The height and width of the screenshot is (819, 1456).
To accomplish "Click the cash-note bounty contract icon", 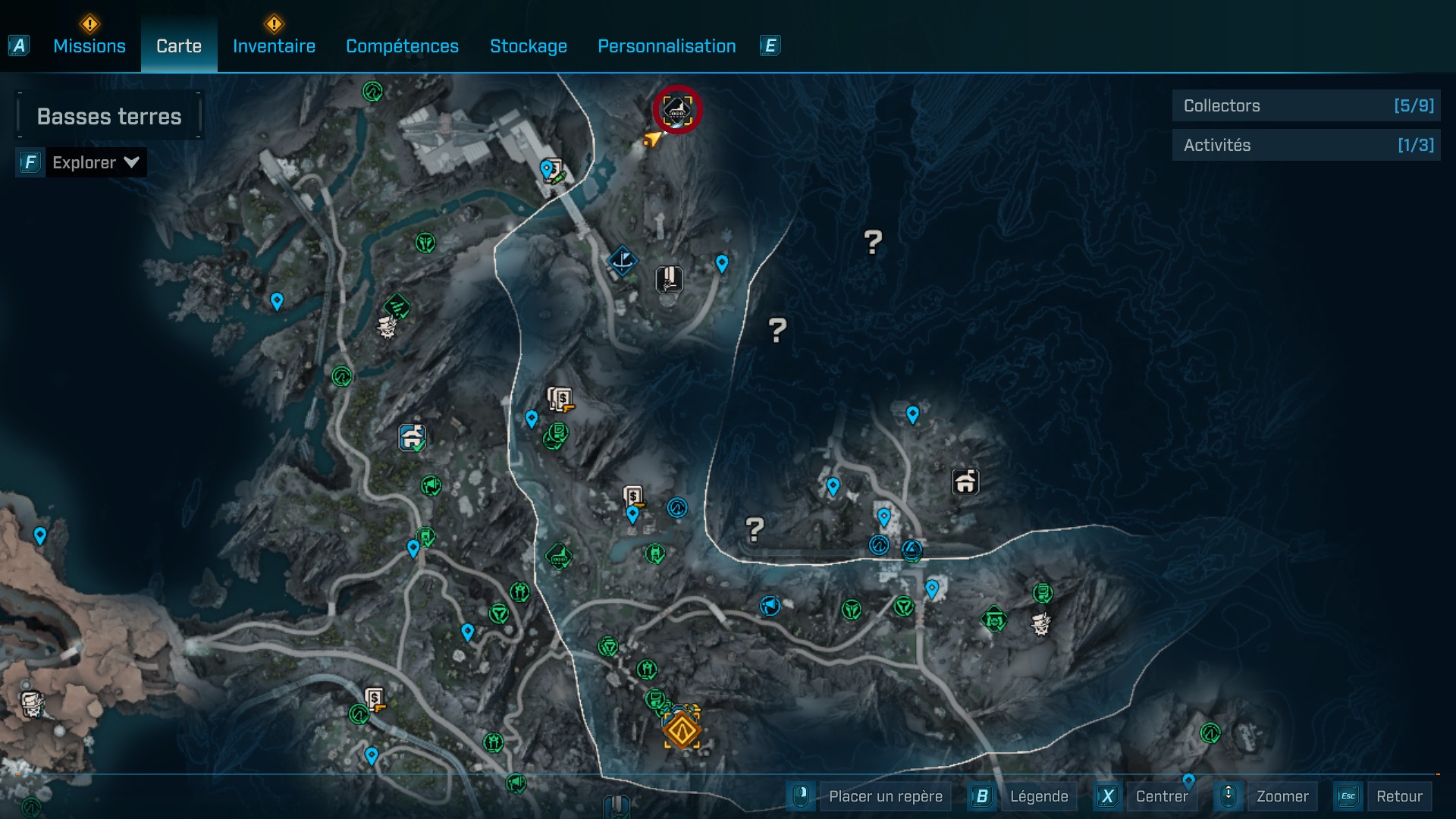I will coord(559,397).
